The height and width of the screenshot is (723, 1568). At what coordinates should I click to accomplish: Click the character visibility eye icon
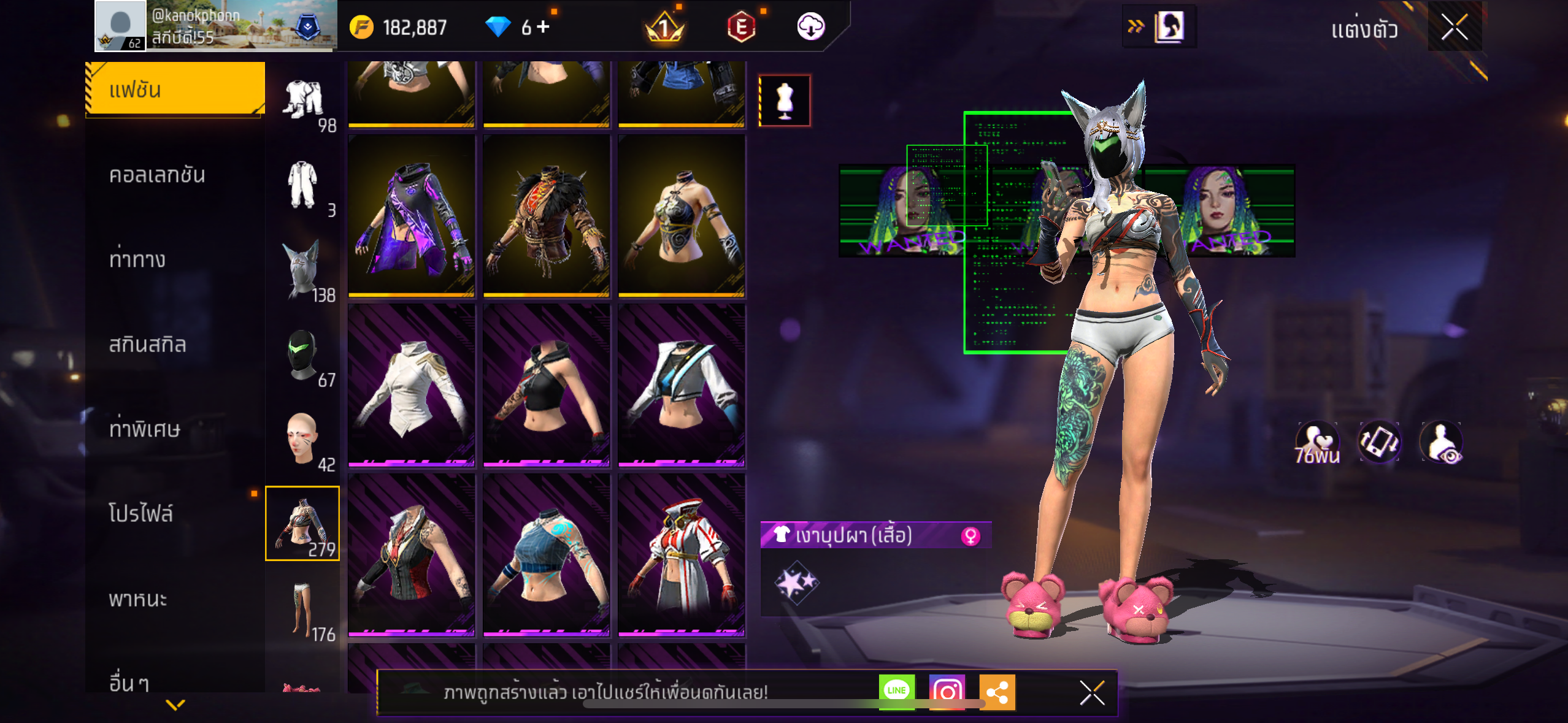click(1441, 442)
